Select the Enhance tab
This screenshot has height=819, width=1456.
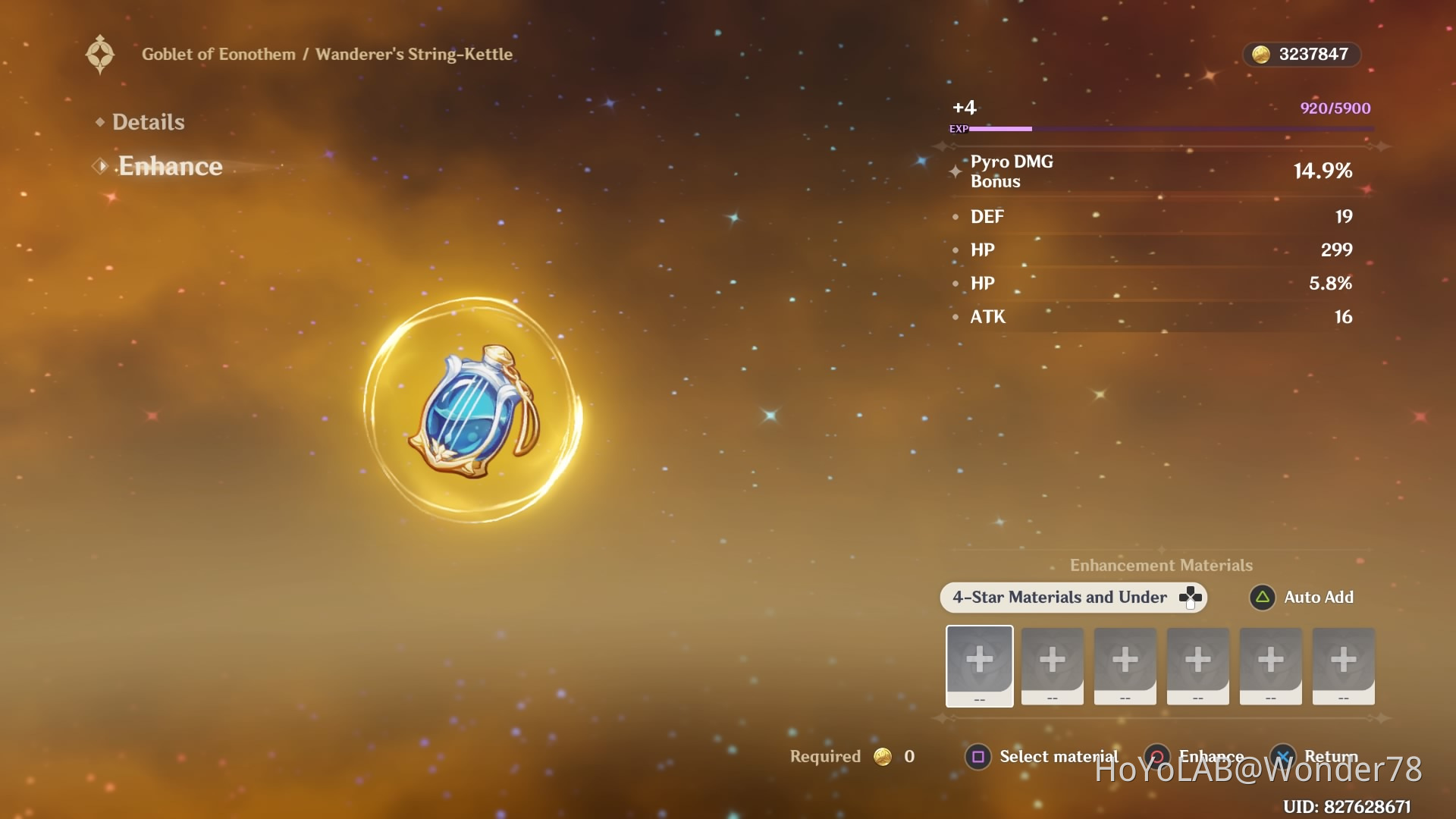pyautogui.click(x=170, y=166)
